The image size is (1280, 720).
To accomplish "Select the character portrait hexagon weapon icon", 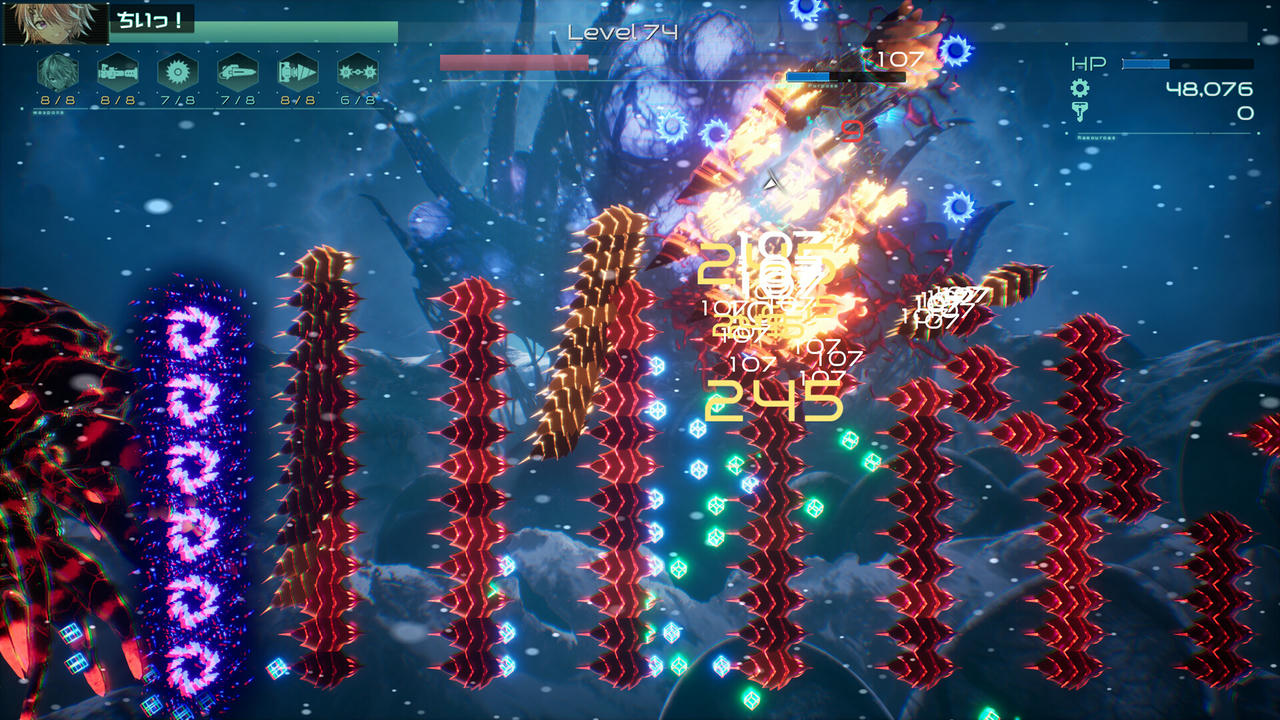I will (55, 70).
